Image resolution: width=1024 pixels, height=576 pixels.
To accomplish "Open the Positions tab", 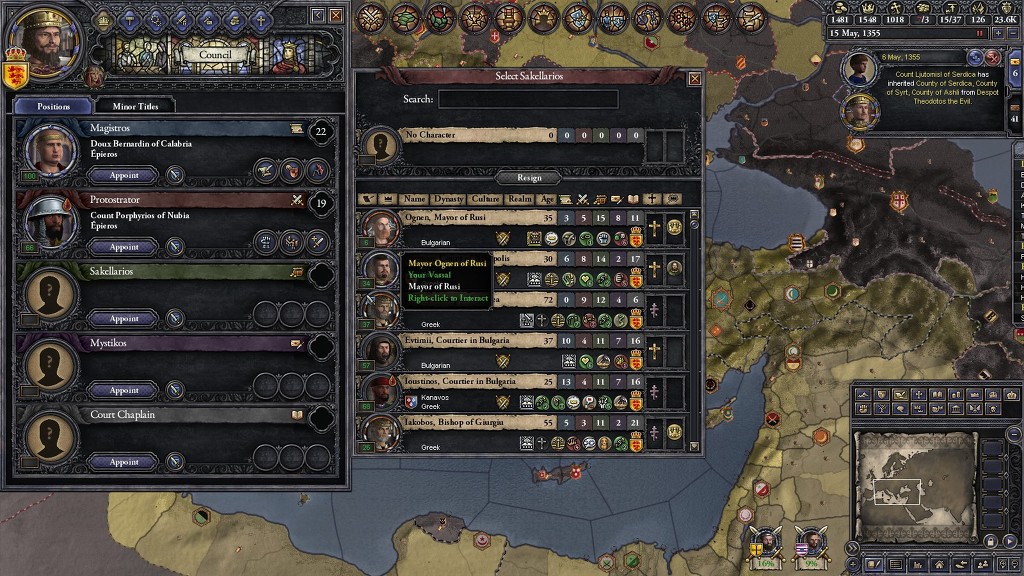I will click(53, 105).
